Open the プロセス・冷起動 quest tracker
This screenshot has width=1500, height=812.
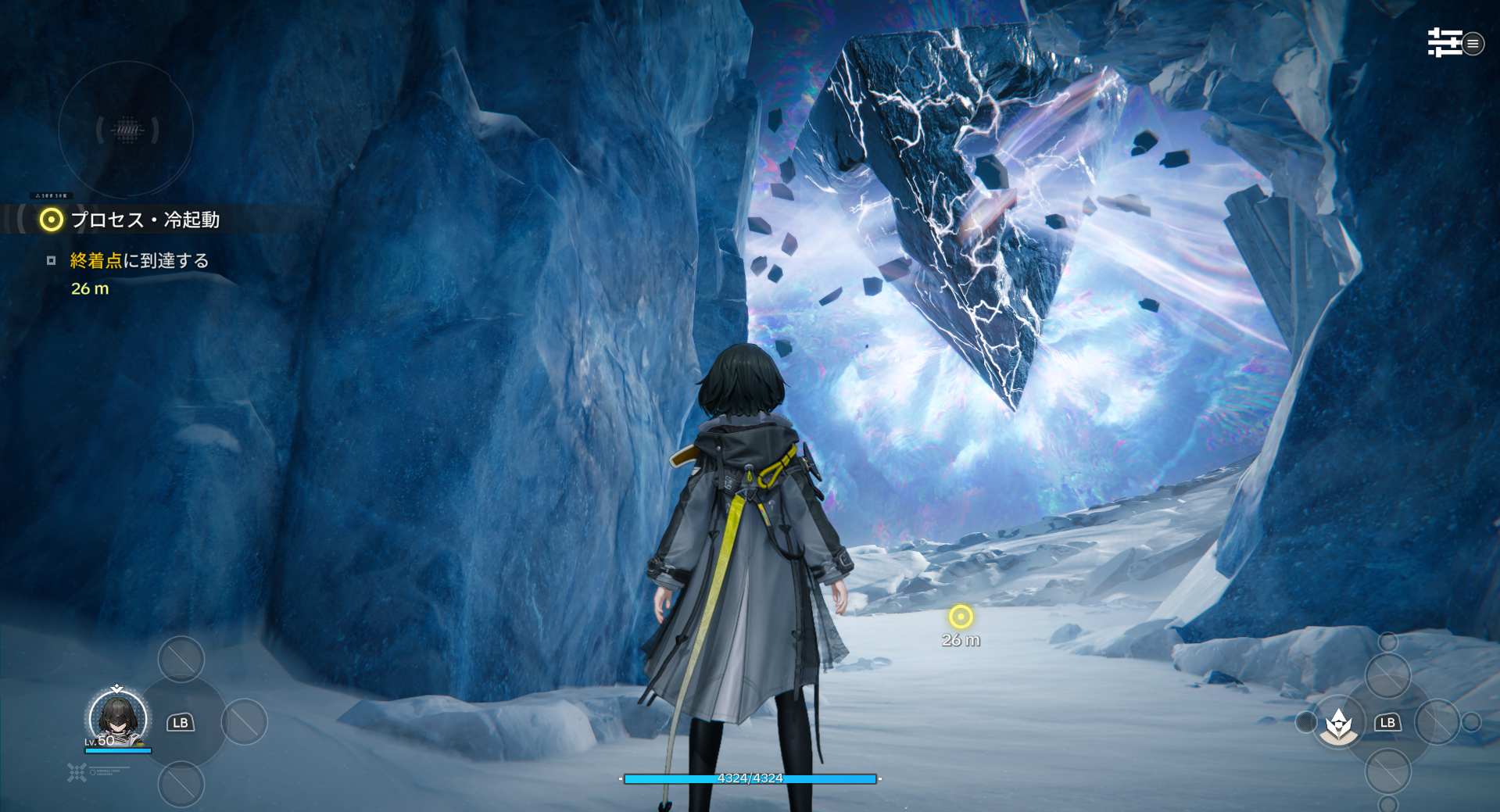(x=145, y=220)
